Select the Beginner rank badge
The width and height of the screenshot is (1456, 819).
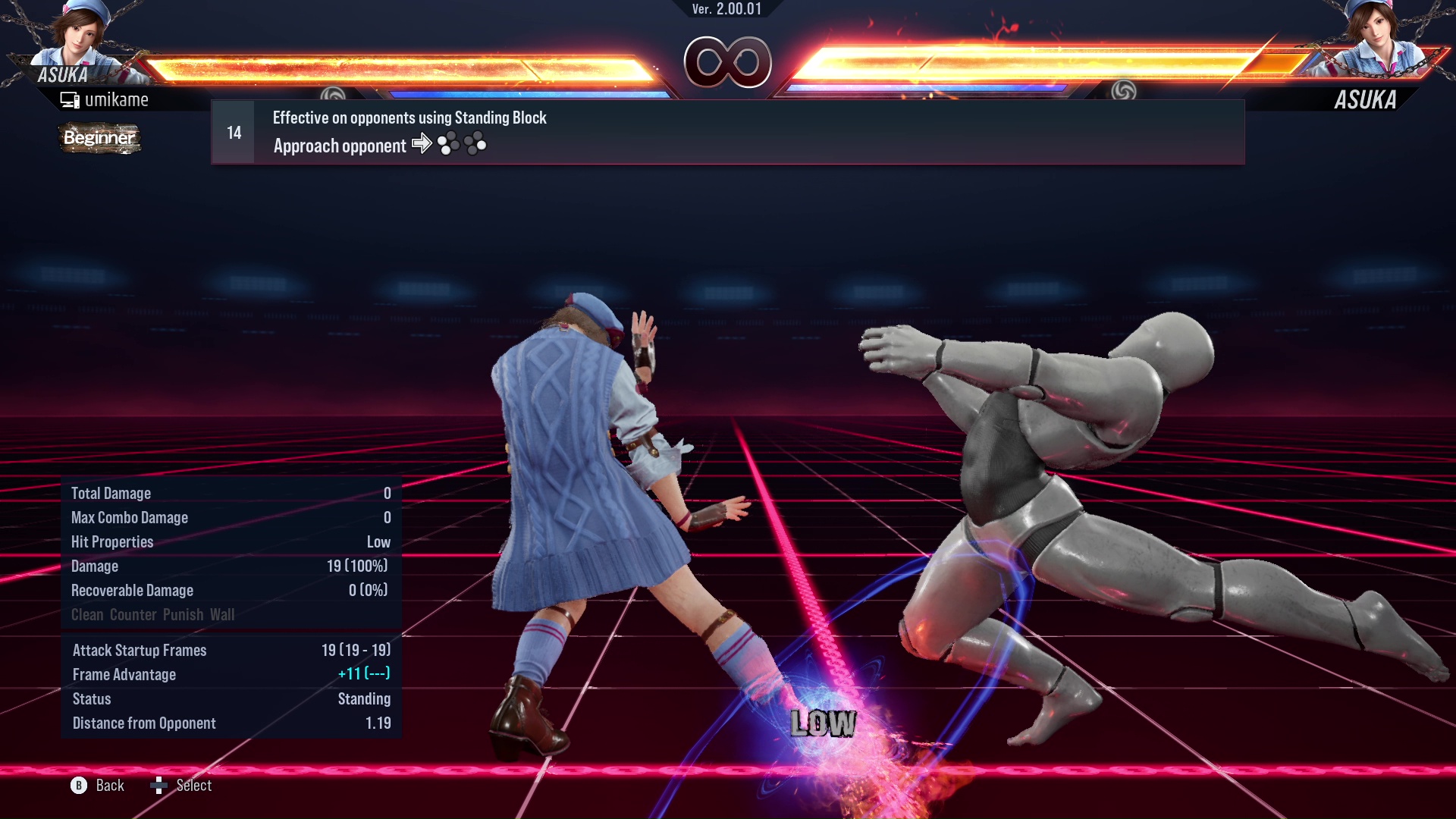[99, 138]
